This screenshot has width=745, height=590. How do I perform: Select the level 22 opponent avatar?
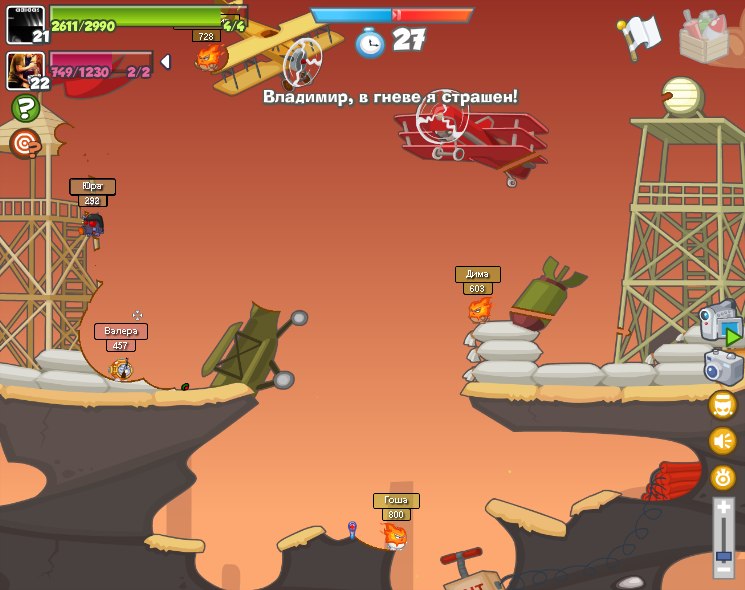click(26, 71)
